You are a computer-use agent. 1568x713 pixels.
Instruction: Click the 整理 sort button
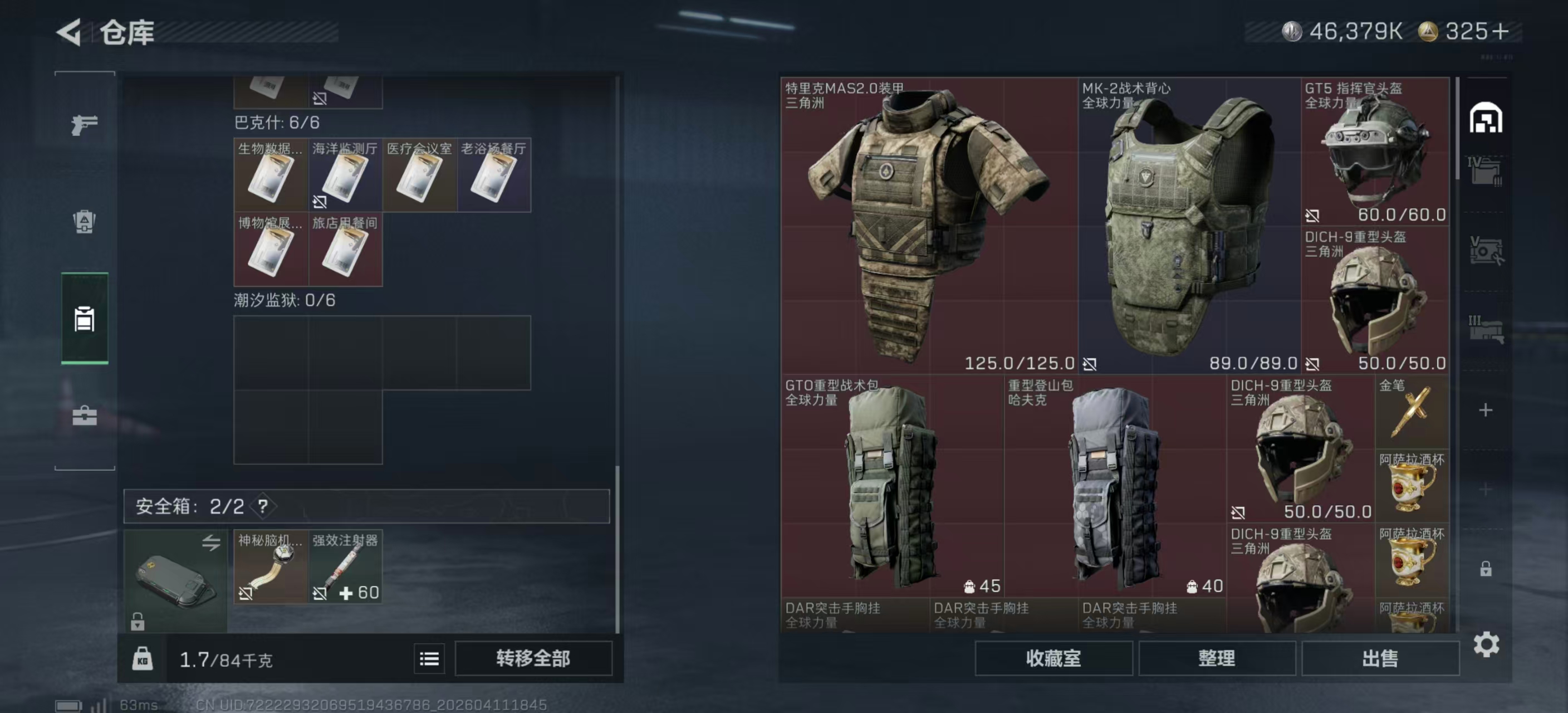pos(1216,658)
